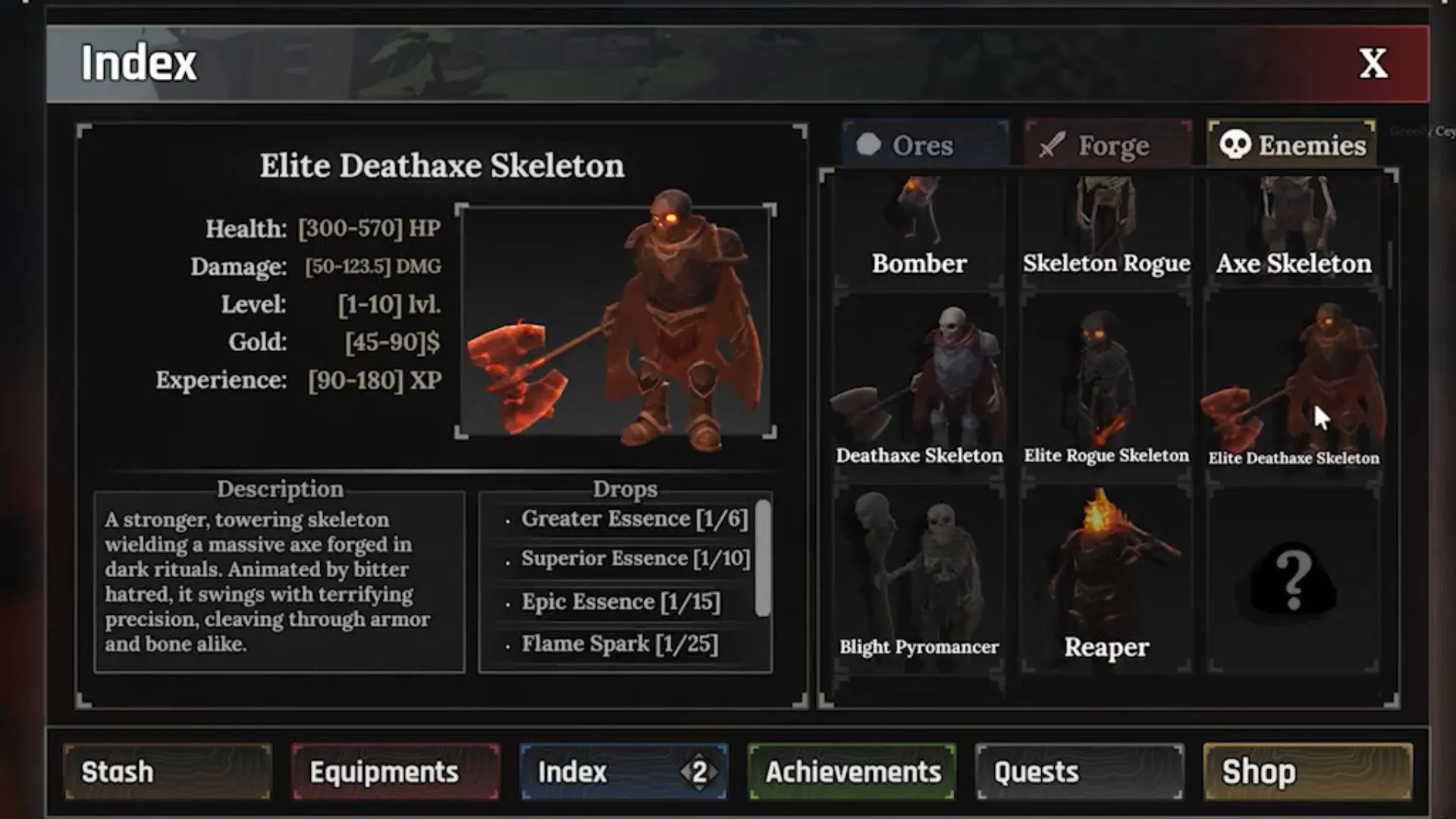Viewport: 1456px width, 819px height.
Task: Select the Elite Rogue Skeleton thumbnail
Action: point(1106,379)
